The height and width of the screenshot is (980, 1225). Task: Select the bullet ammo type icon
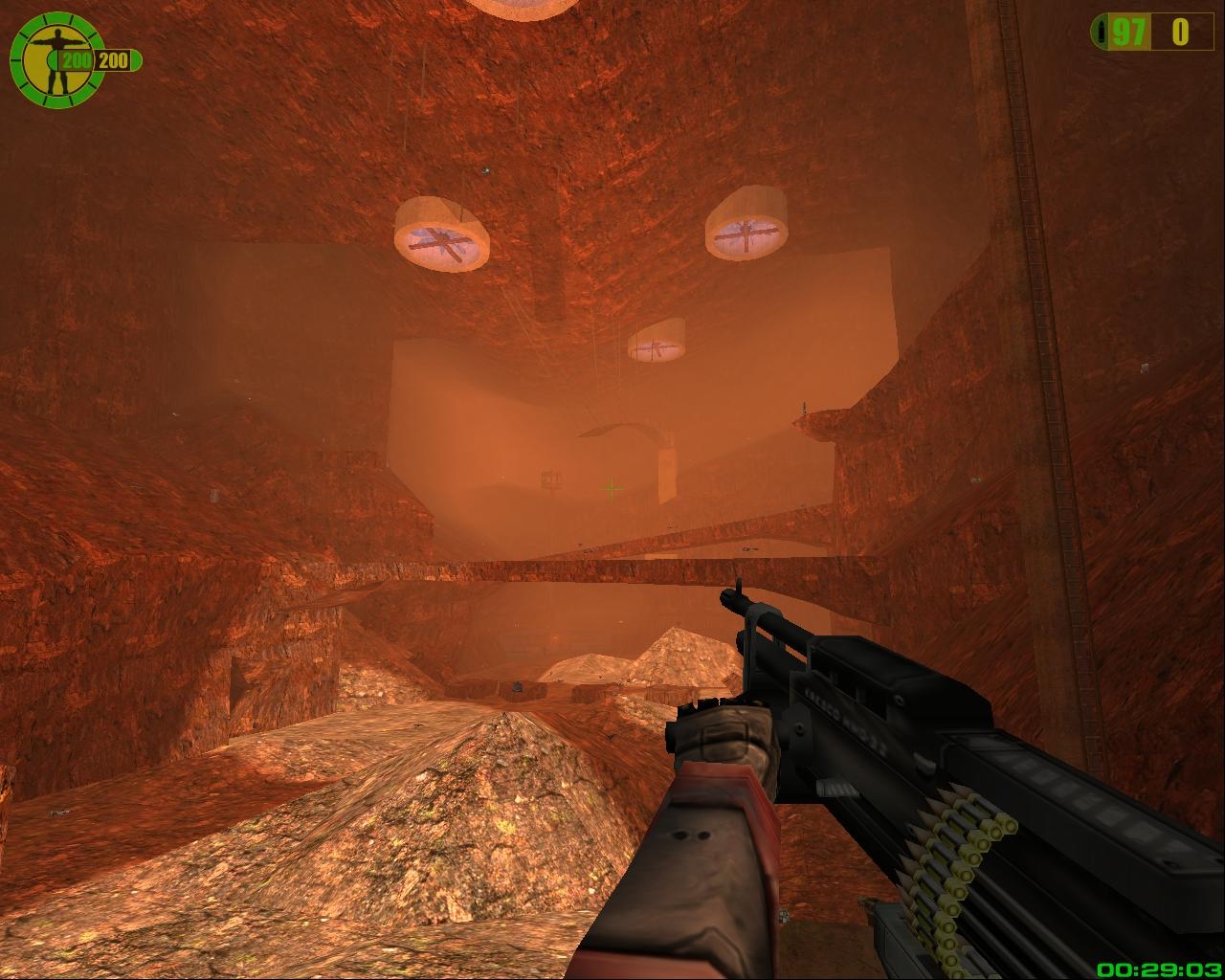pos(1102,33)
